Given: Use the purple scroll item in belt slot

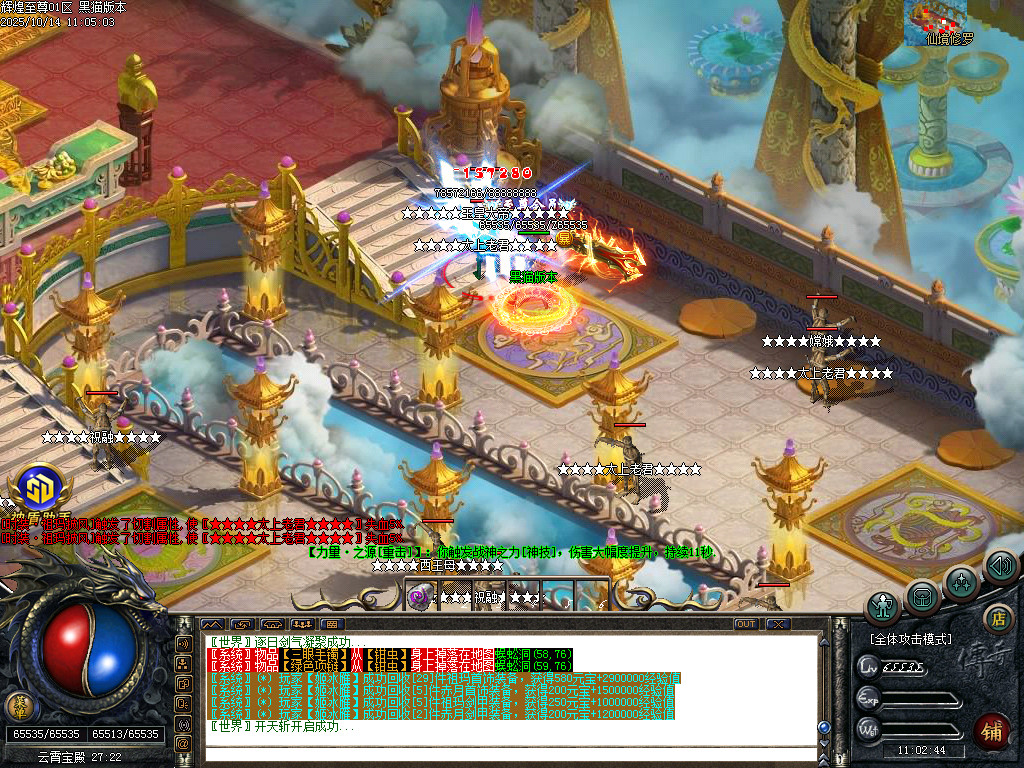Looking at the screenshot, I should (x=420, y=596).
